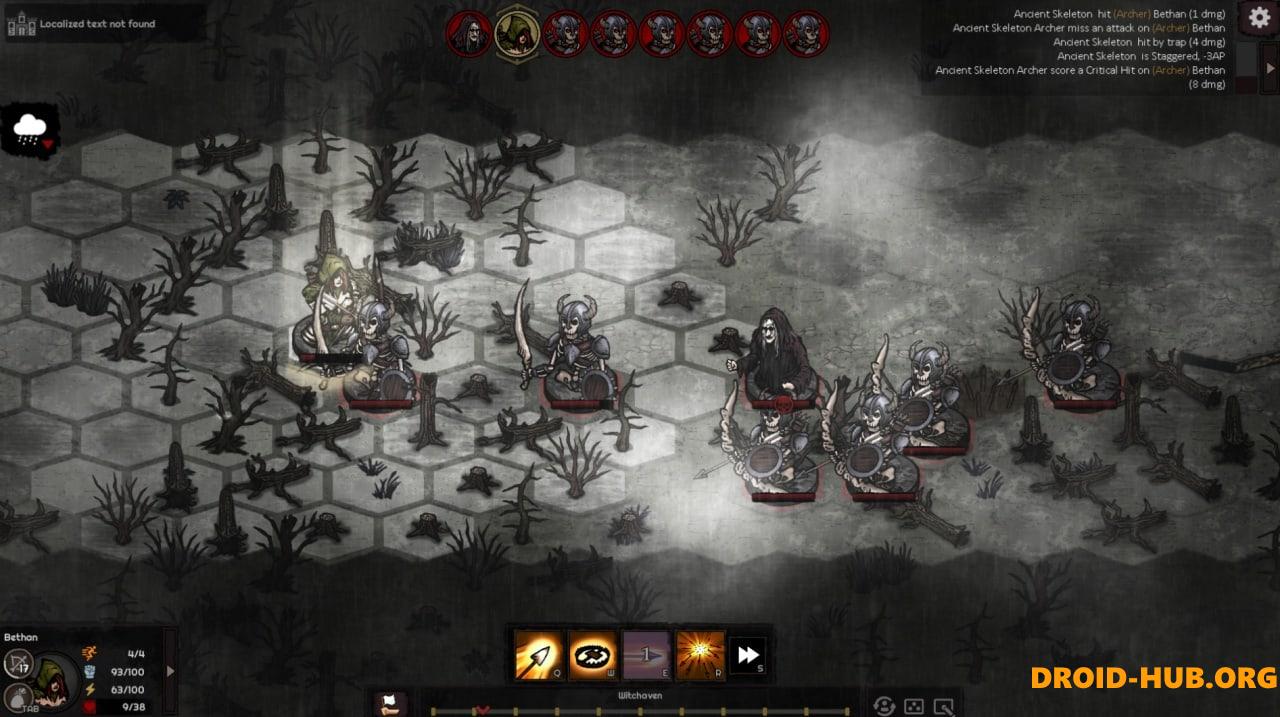Choose the third ability with the arrow and 1
This screenshot has height=717, width=1280.
646,655
